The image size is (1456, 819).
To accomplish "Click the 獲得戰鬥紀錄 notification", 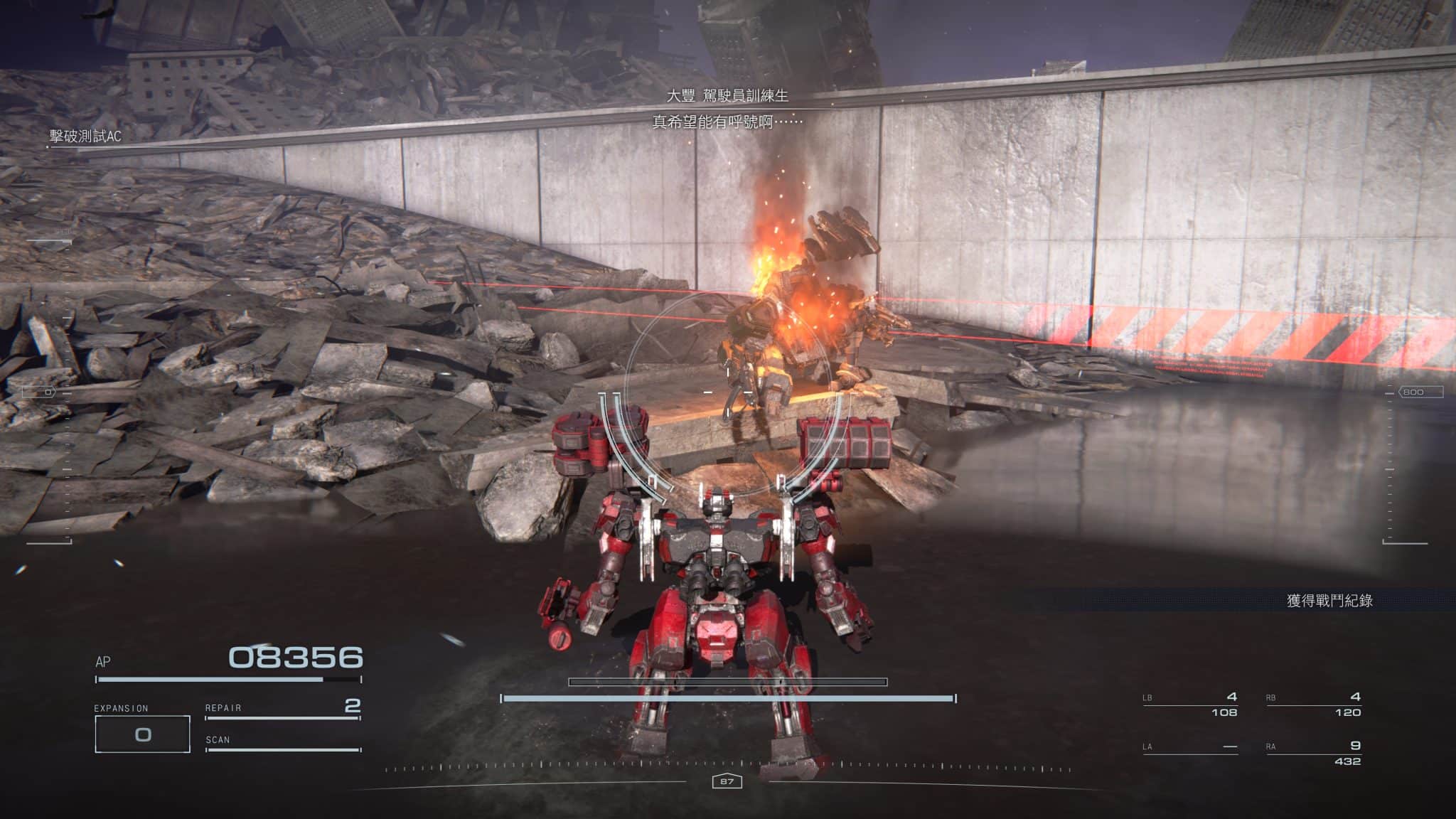I will [x=1328, y=601].
